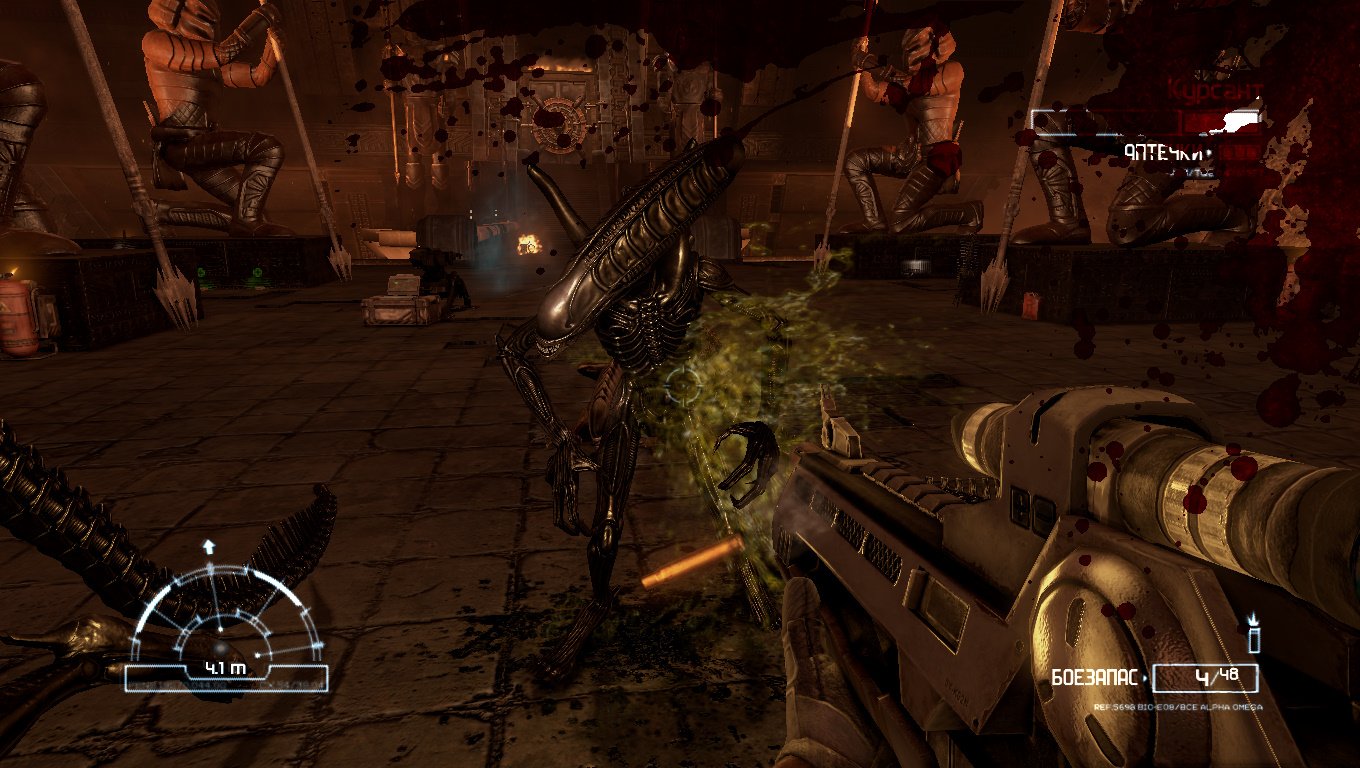1360x768 pixels.
Task: Click the circular crosshair reticle
Action: coord(683,385)
